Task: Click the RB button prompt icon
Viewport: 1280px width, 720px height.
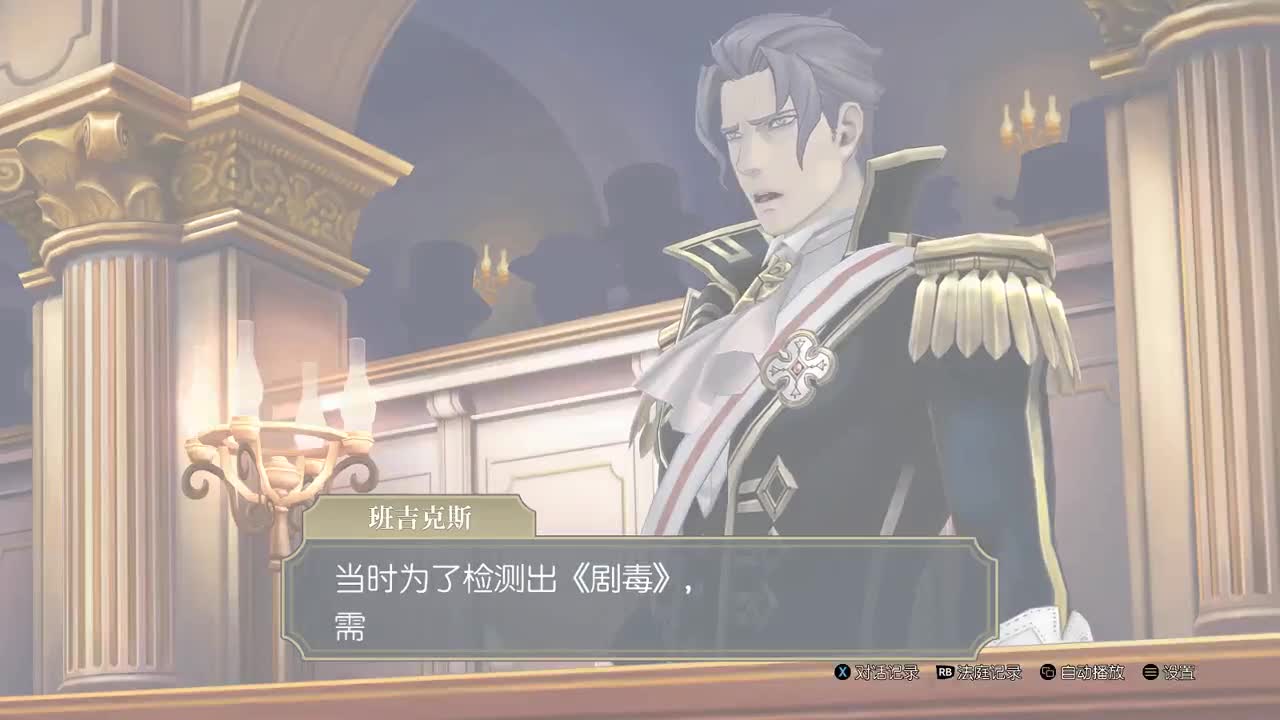Action: 945,674
